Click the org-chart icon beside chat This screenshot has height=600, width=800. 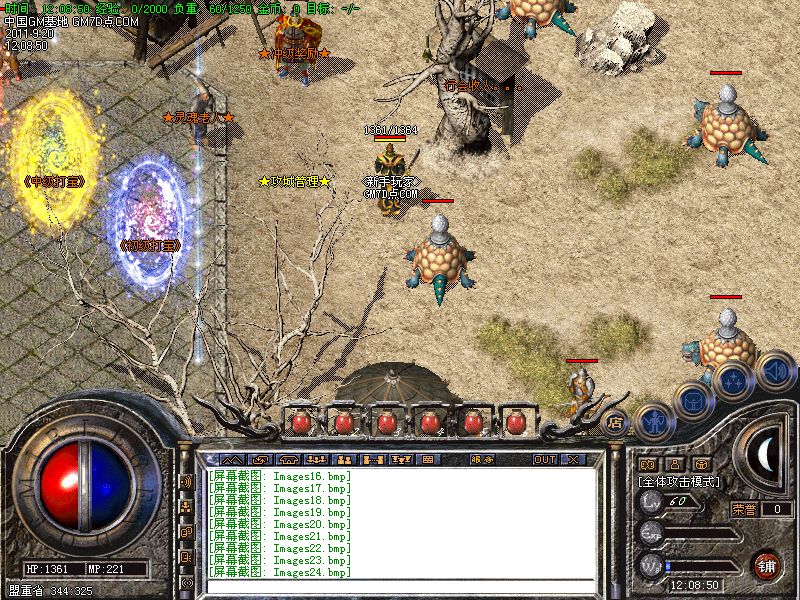click(186, 506)
